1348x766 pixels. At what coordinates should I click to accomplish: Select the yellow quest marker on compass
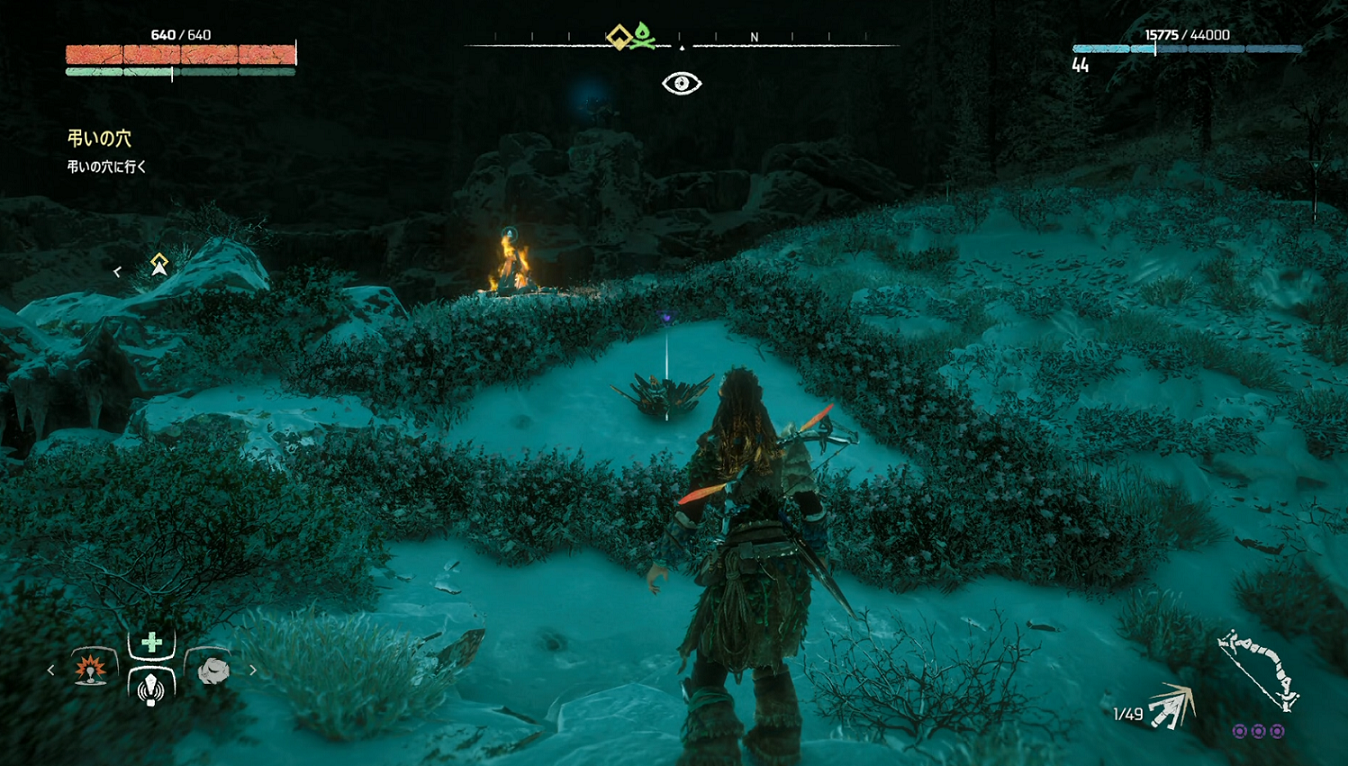coord(620,37)
